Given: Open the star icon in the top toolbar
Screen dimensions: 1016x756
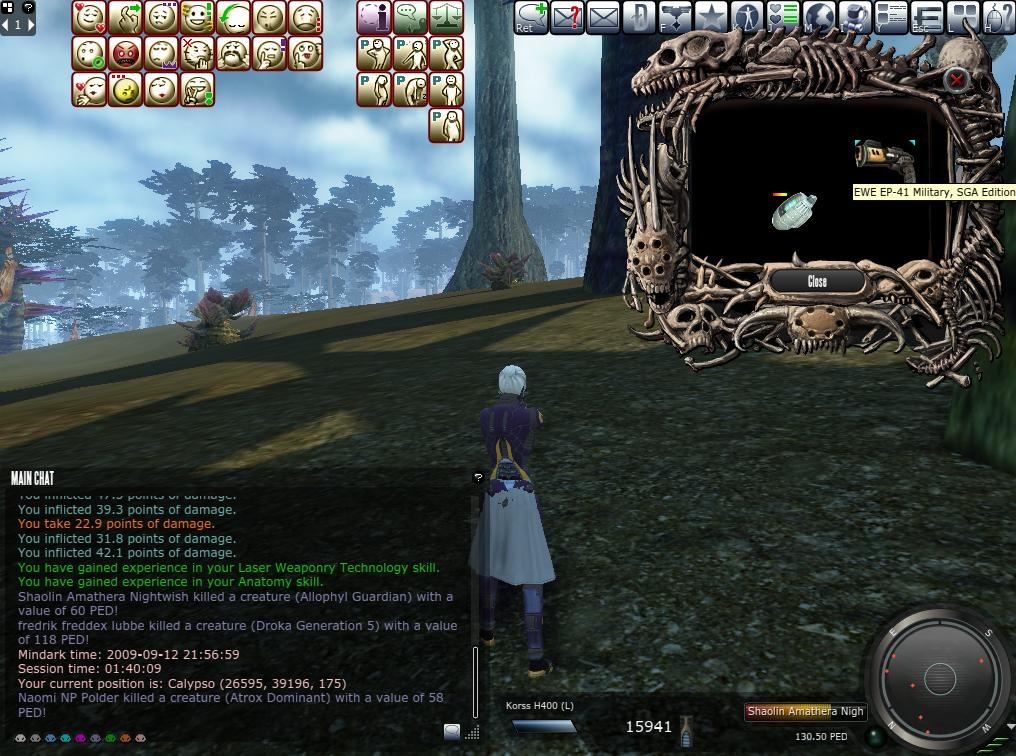Looking at the screenshot, I should tap(710, 17).
